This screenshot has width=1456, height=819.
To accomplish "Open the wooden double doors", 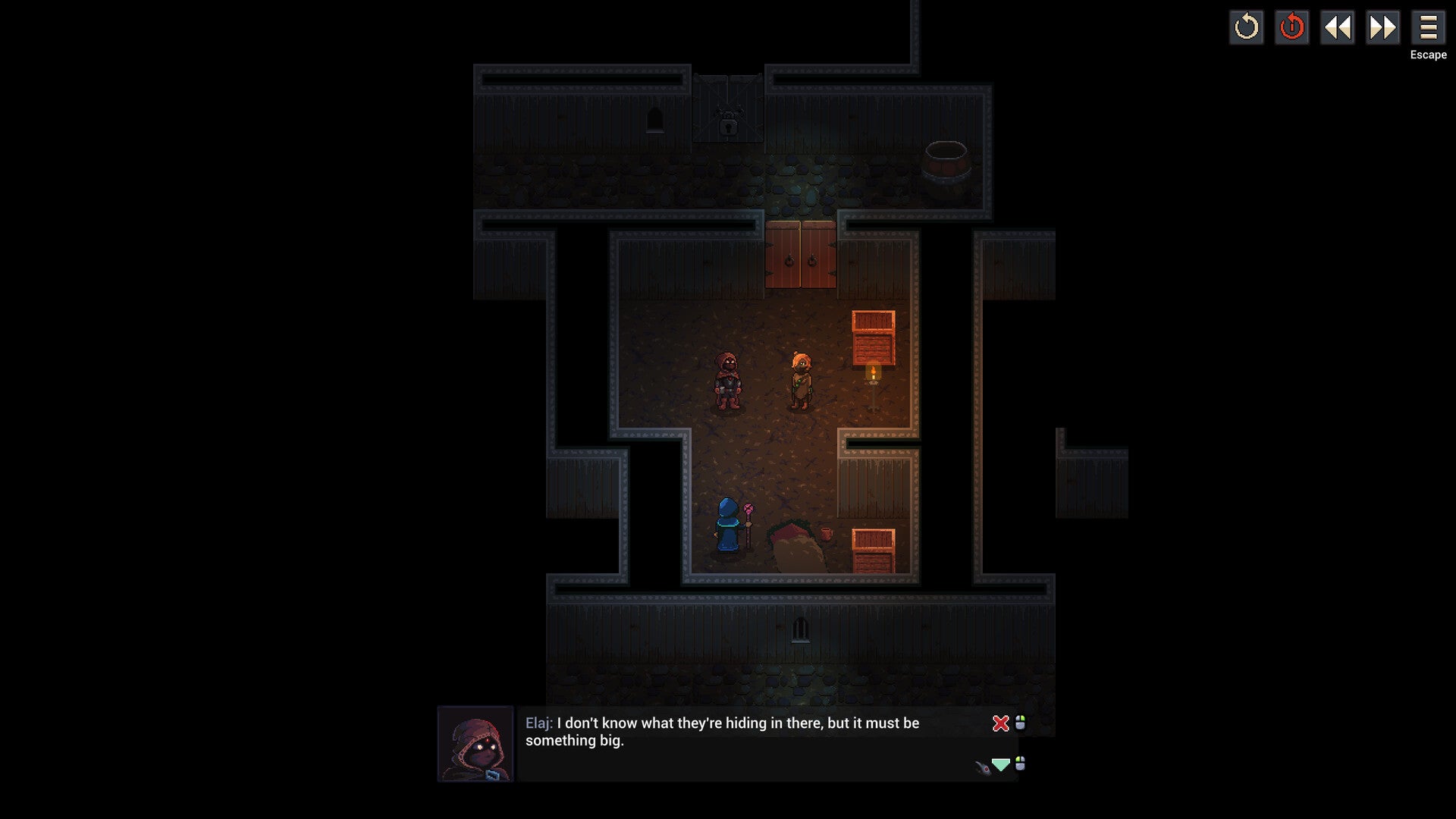I will coord(800,254).
